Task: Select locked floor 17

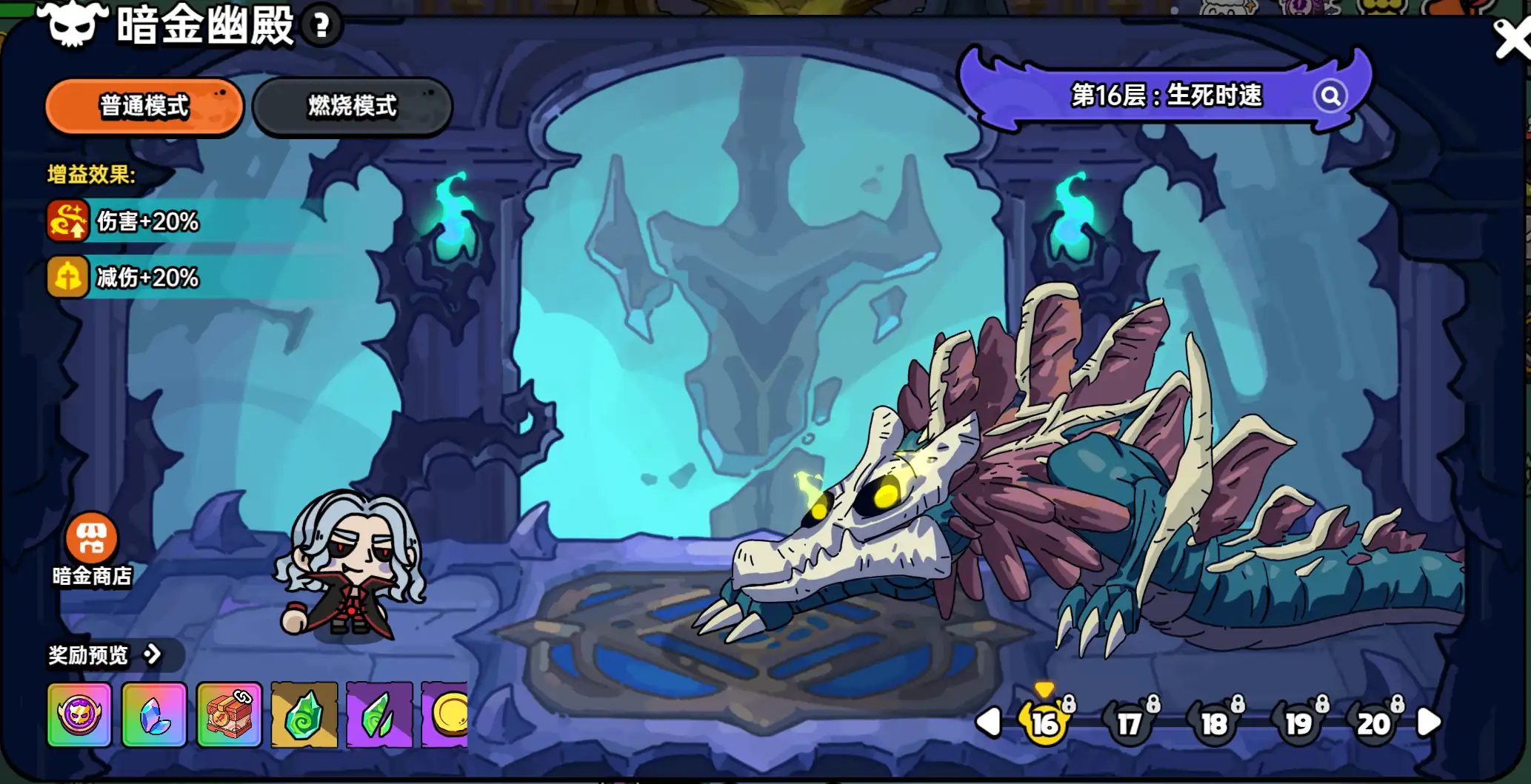Action: [x=1130, y=723]
